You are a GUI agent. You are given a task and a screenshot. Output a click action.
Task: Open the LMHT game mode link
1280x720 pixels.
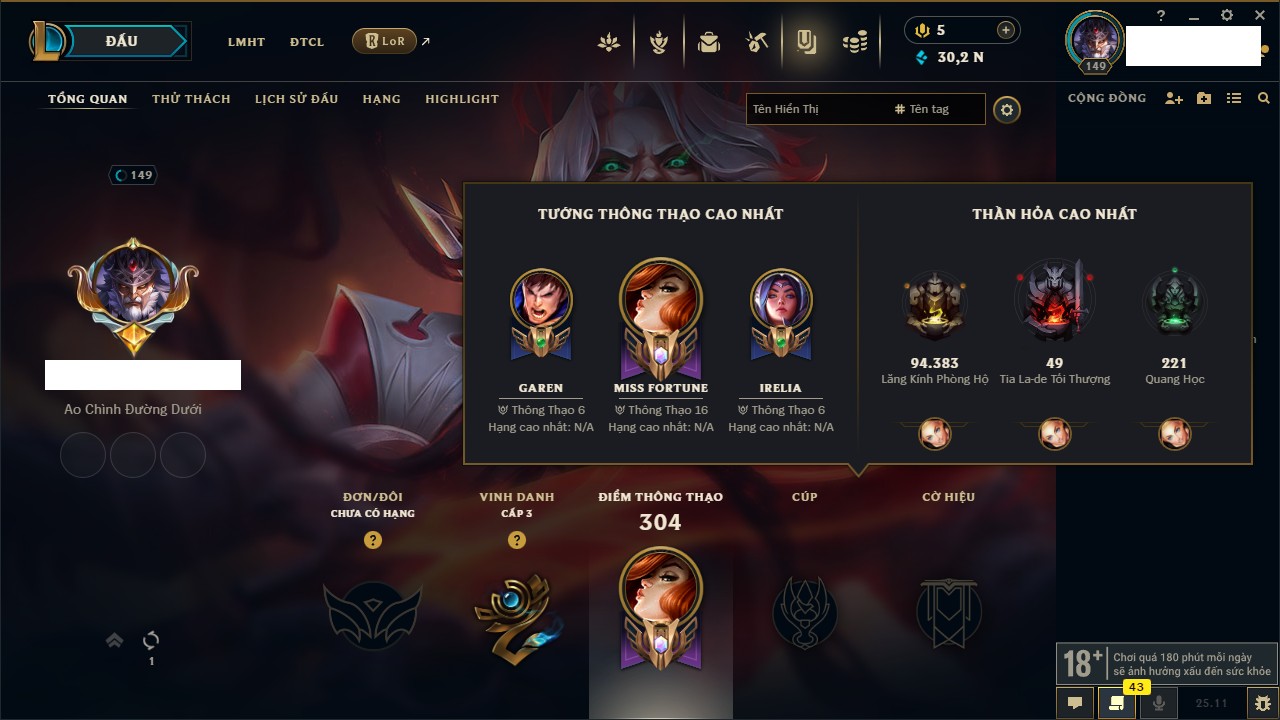(x=246, y=42)
